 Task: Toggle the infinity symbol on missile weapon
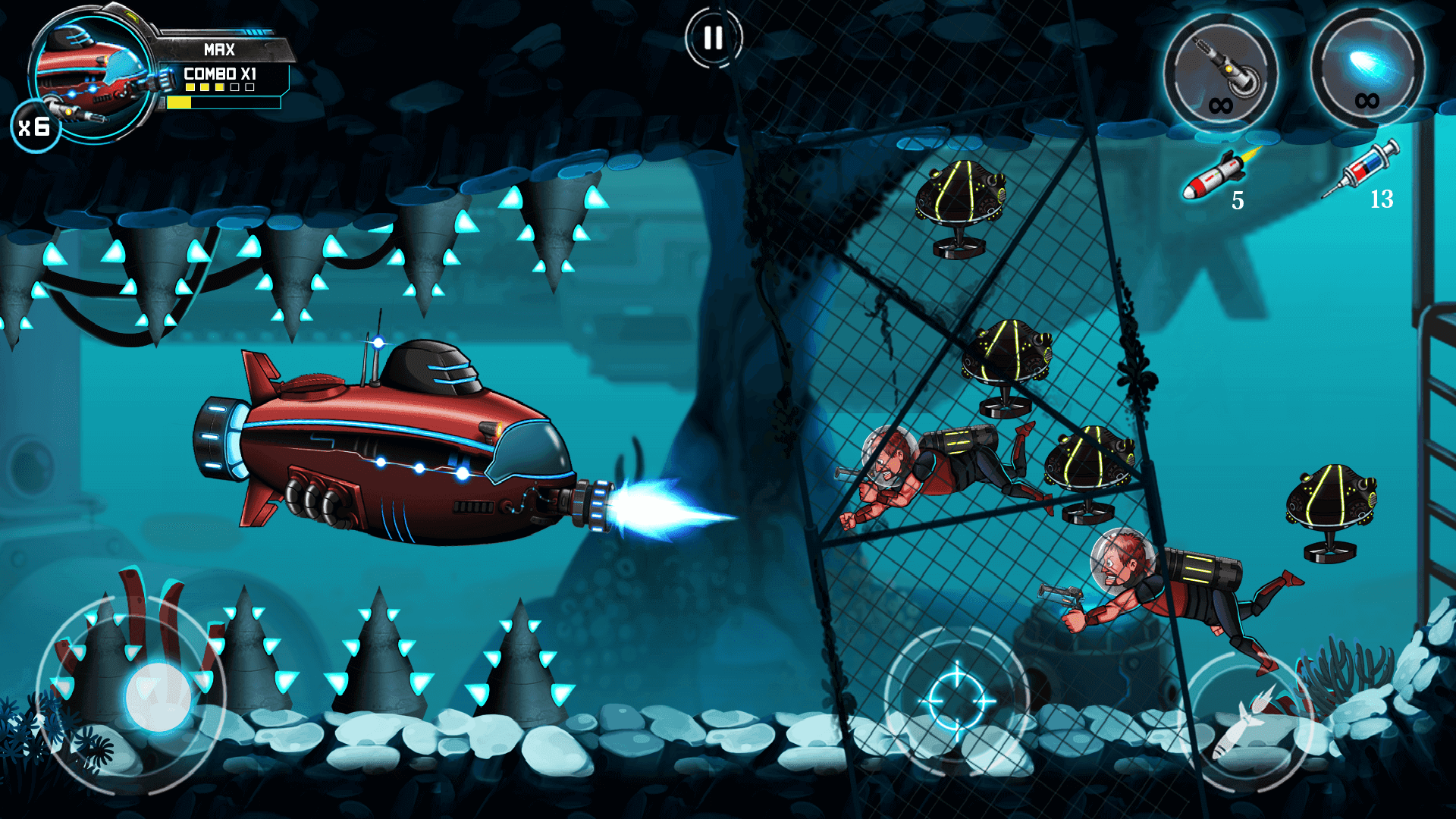point(1221,106)
